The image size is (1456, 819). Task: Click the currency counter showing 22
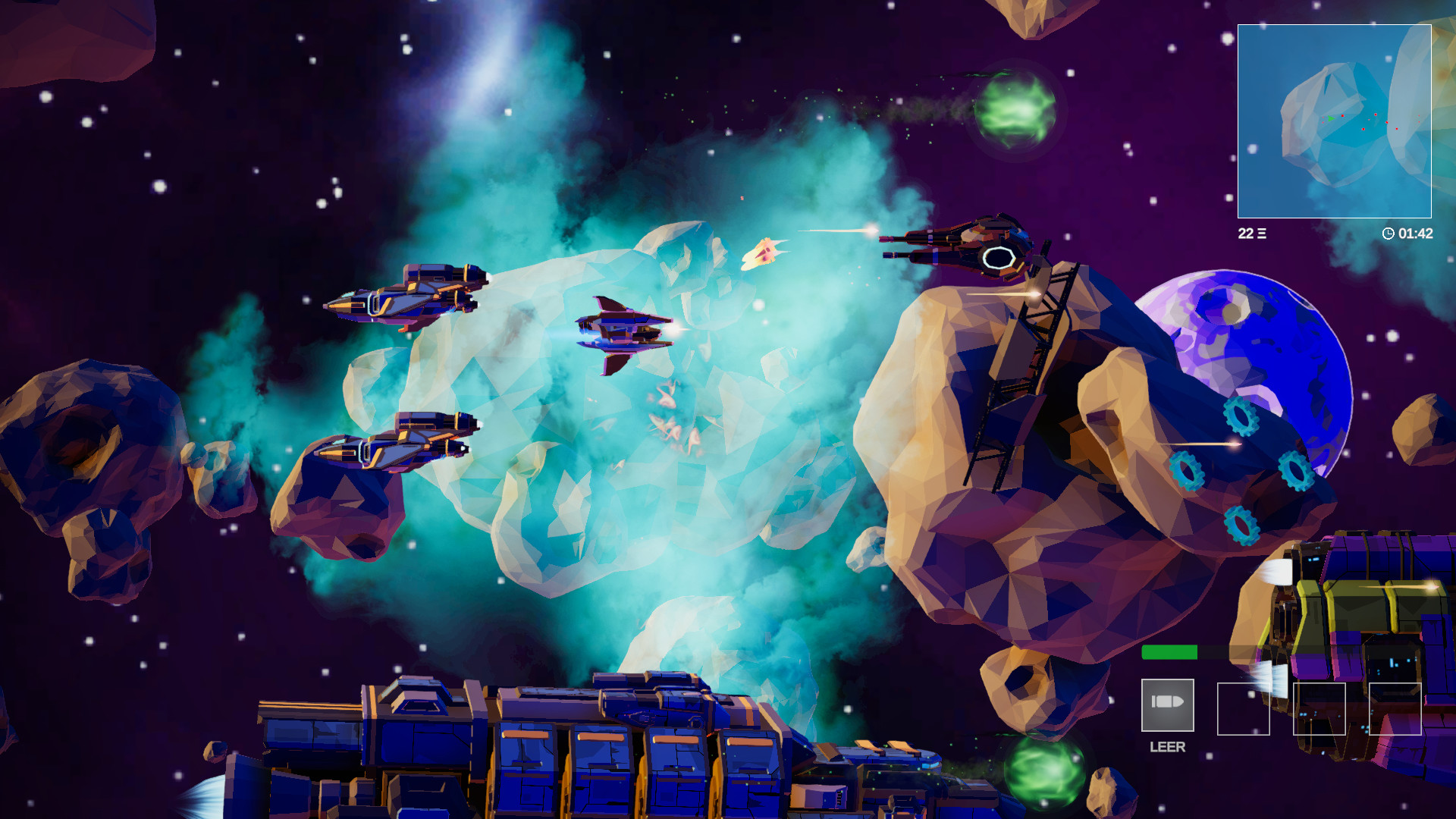point(1246,234)
